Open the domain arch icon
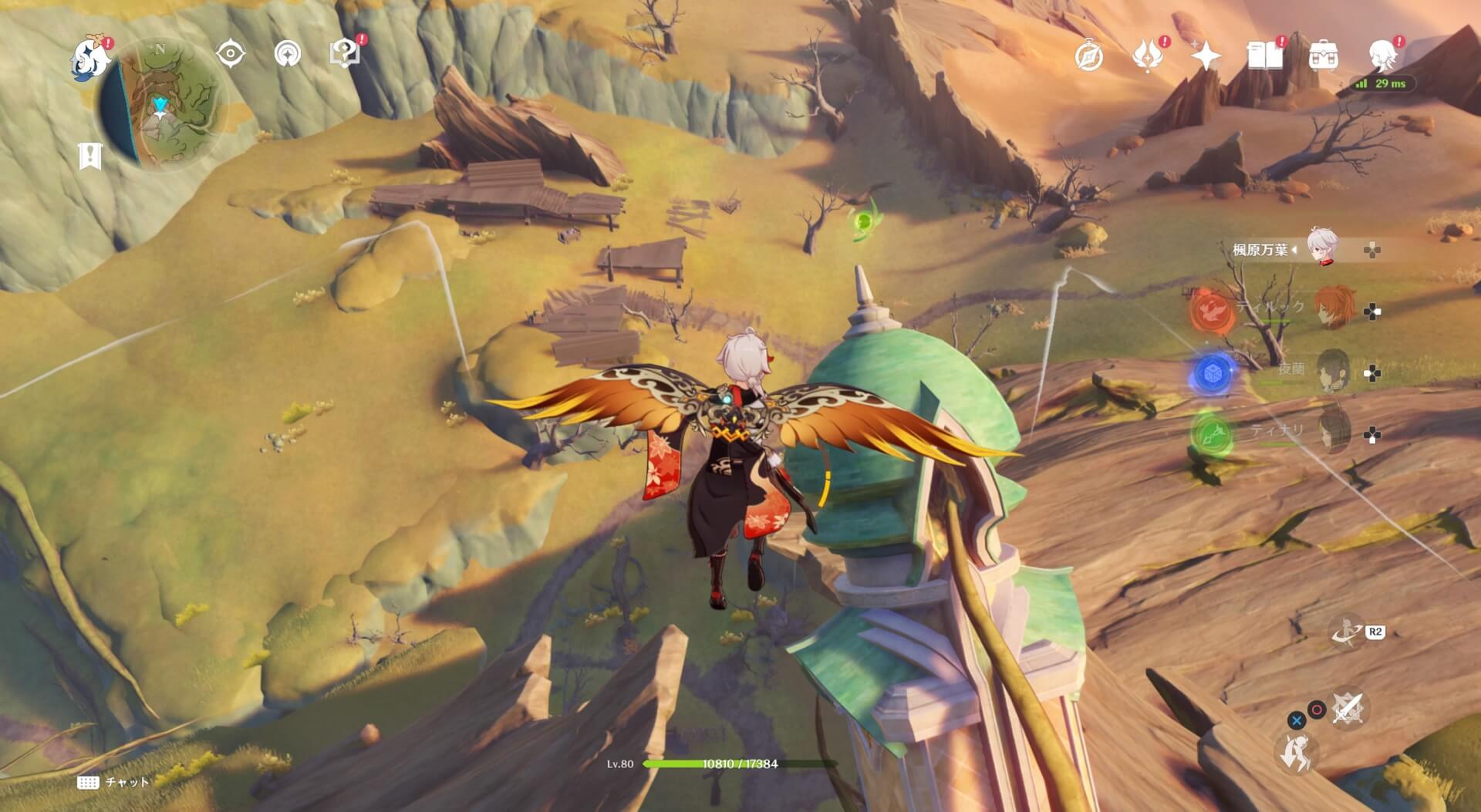 pyautogui.click(x=288, y=54)
